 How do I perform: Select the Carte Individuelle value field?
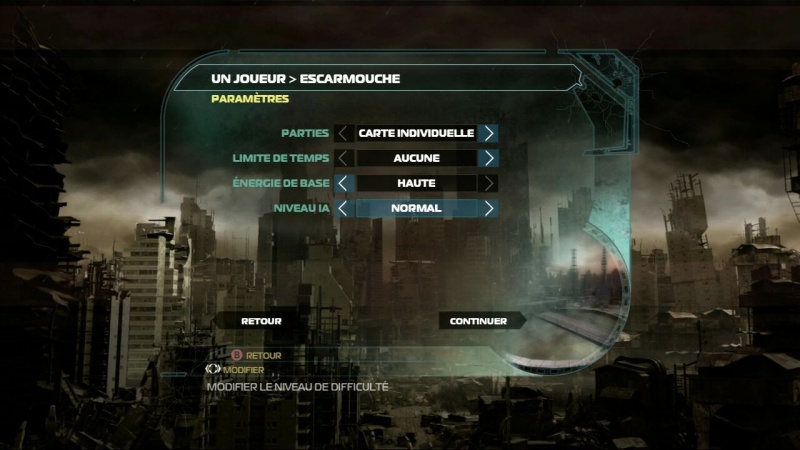point(415,132)
